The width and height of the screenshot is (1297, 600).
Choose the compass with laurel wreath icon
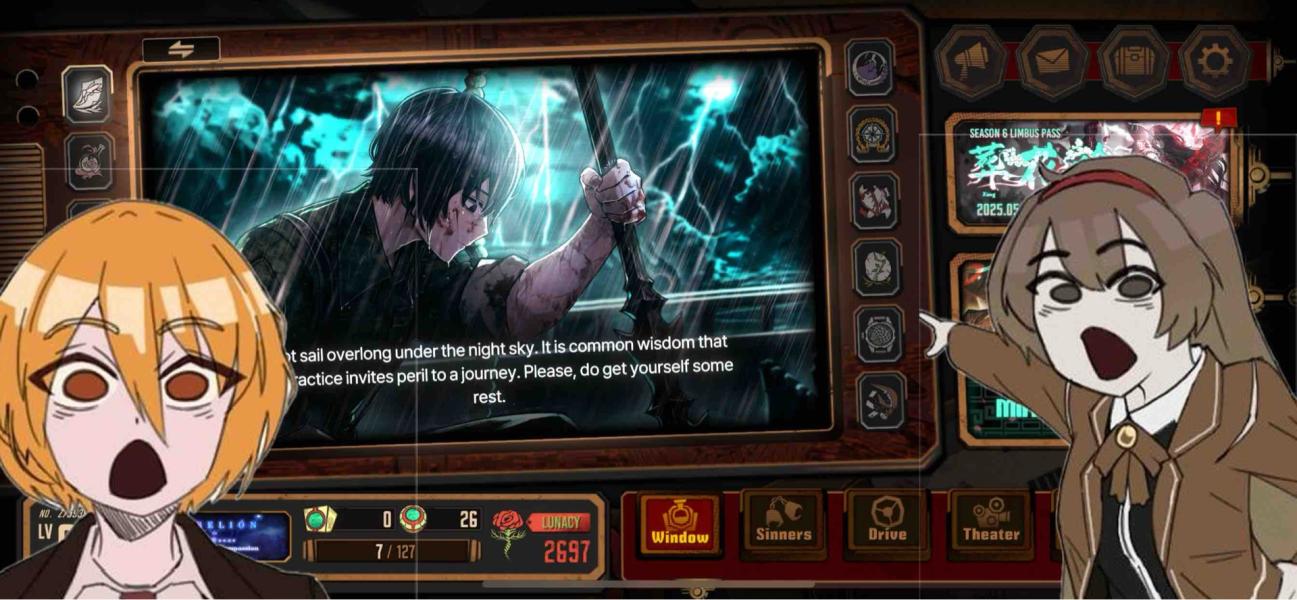(873, 134)
